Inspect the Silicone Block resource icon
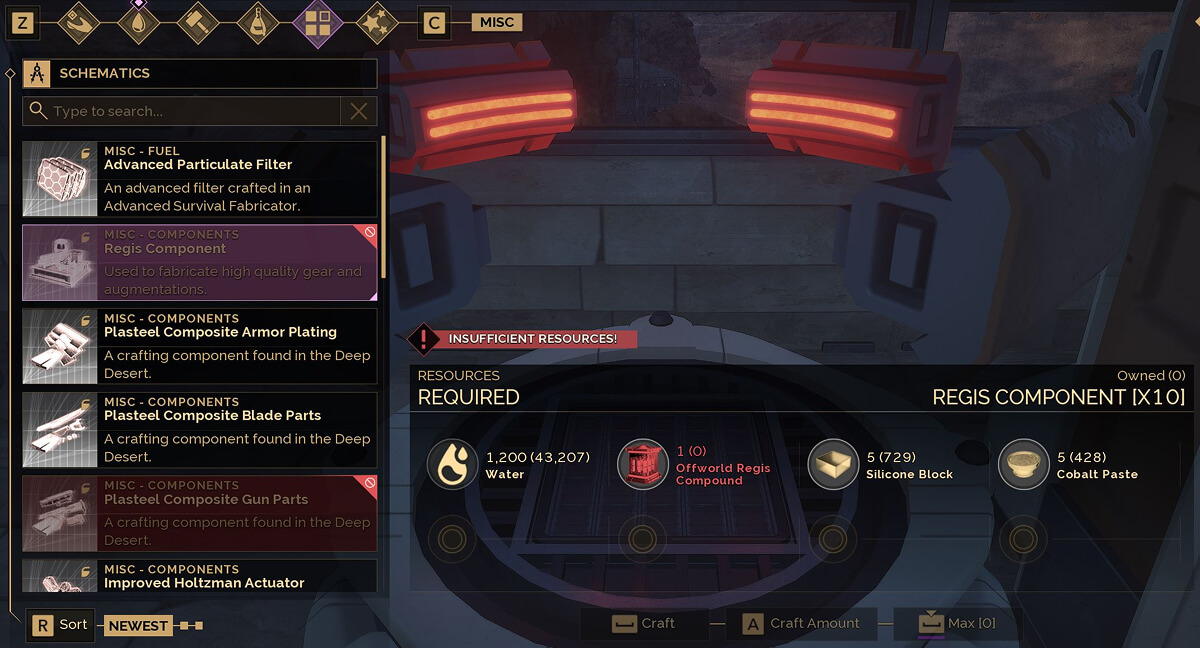The width and height of the screenshot is (1200, 648). [x=832, y=465]
